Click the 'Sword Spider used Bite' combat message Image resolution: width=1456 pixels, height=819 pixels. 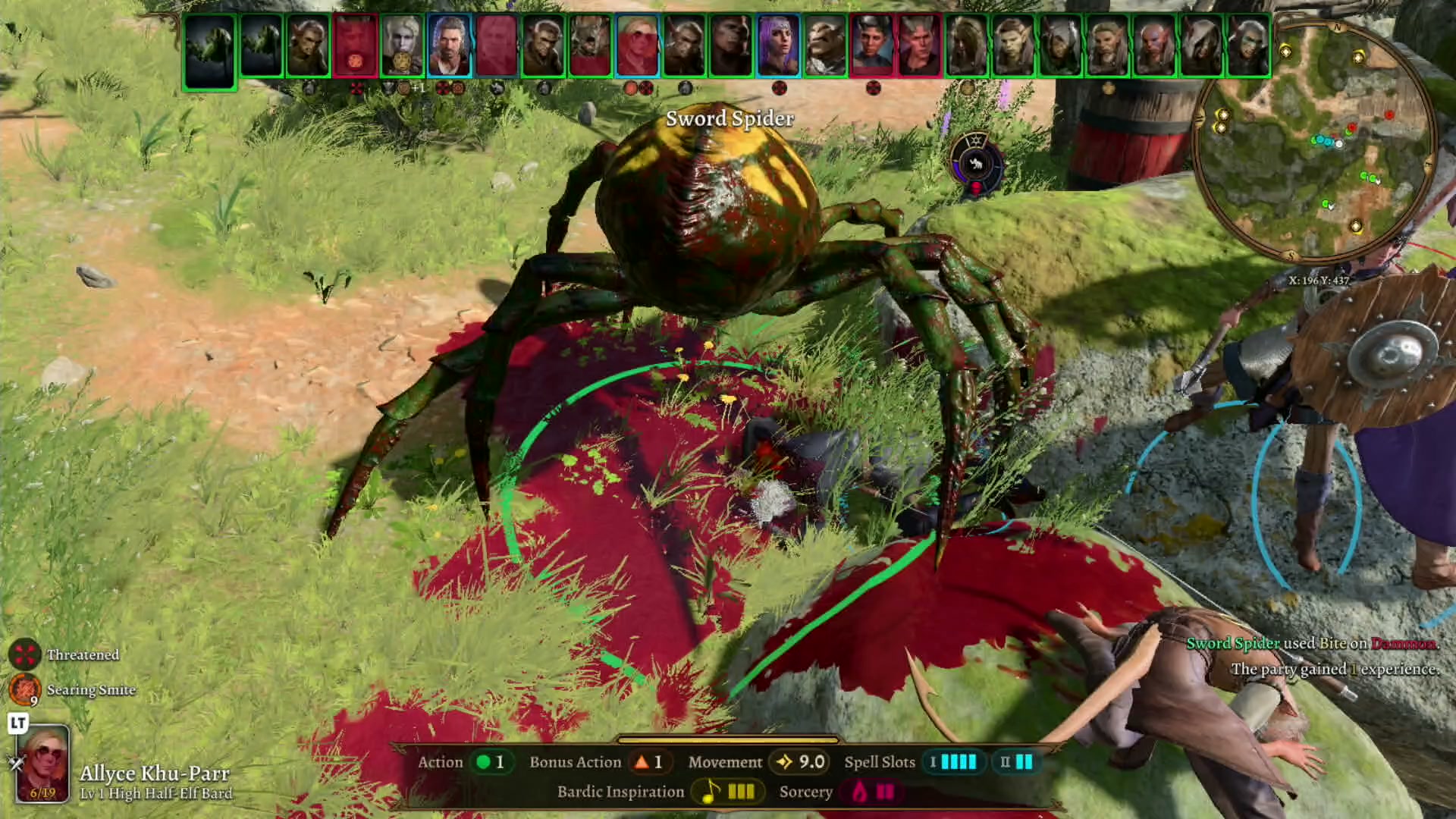pyautogui.click(x=1312, y=642)
